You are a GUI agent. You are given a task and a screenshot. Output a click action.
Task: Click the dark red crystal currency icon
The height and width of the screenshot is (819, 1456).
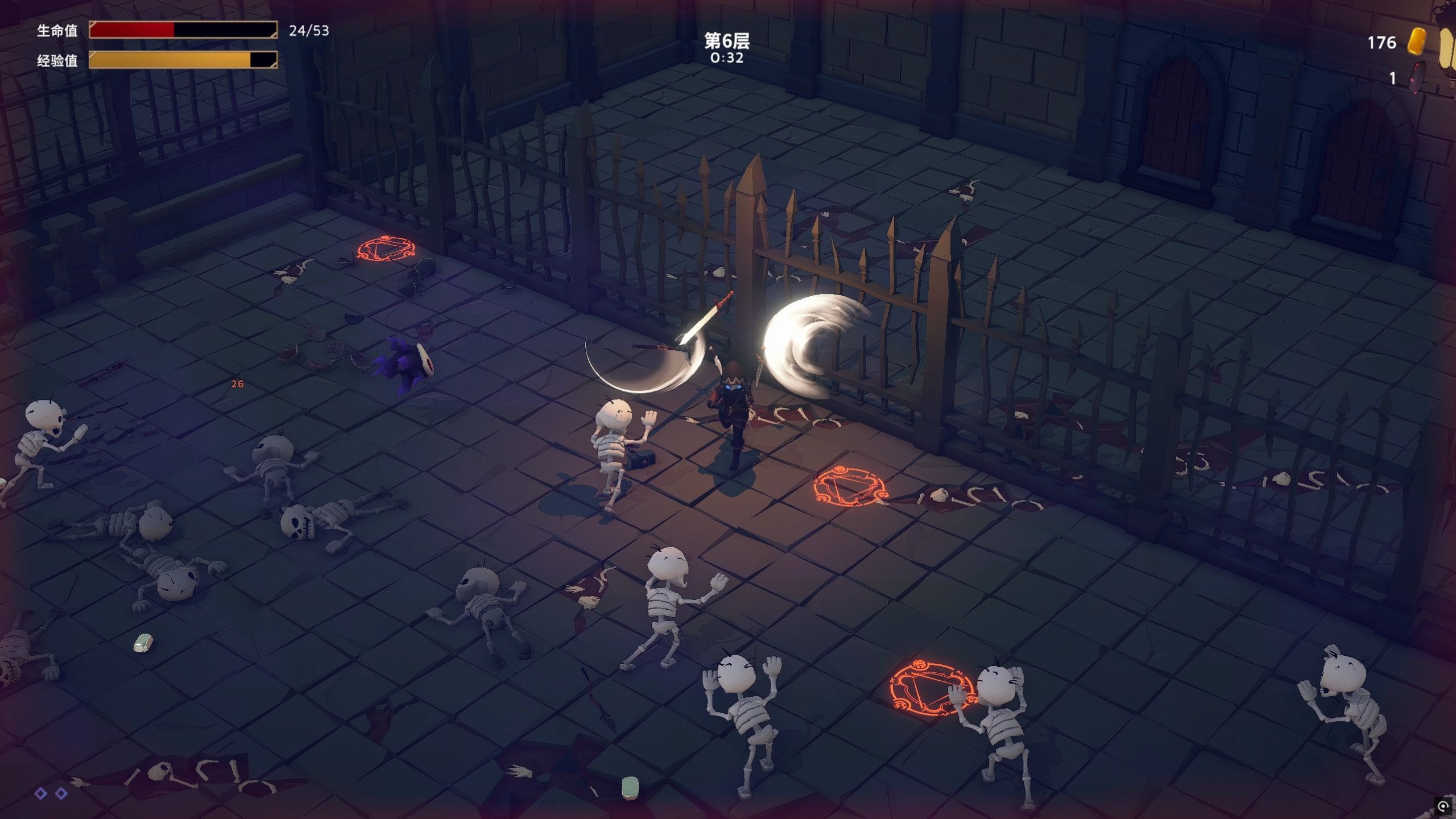point(1418,78)
